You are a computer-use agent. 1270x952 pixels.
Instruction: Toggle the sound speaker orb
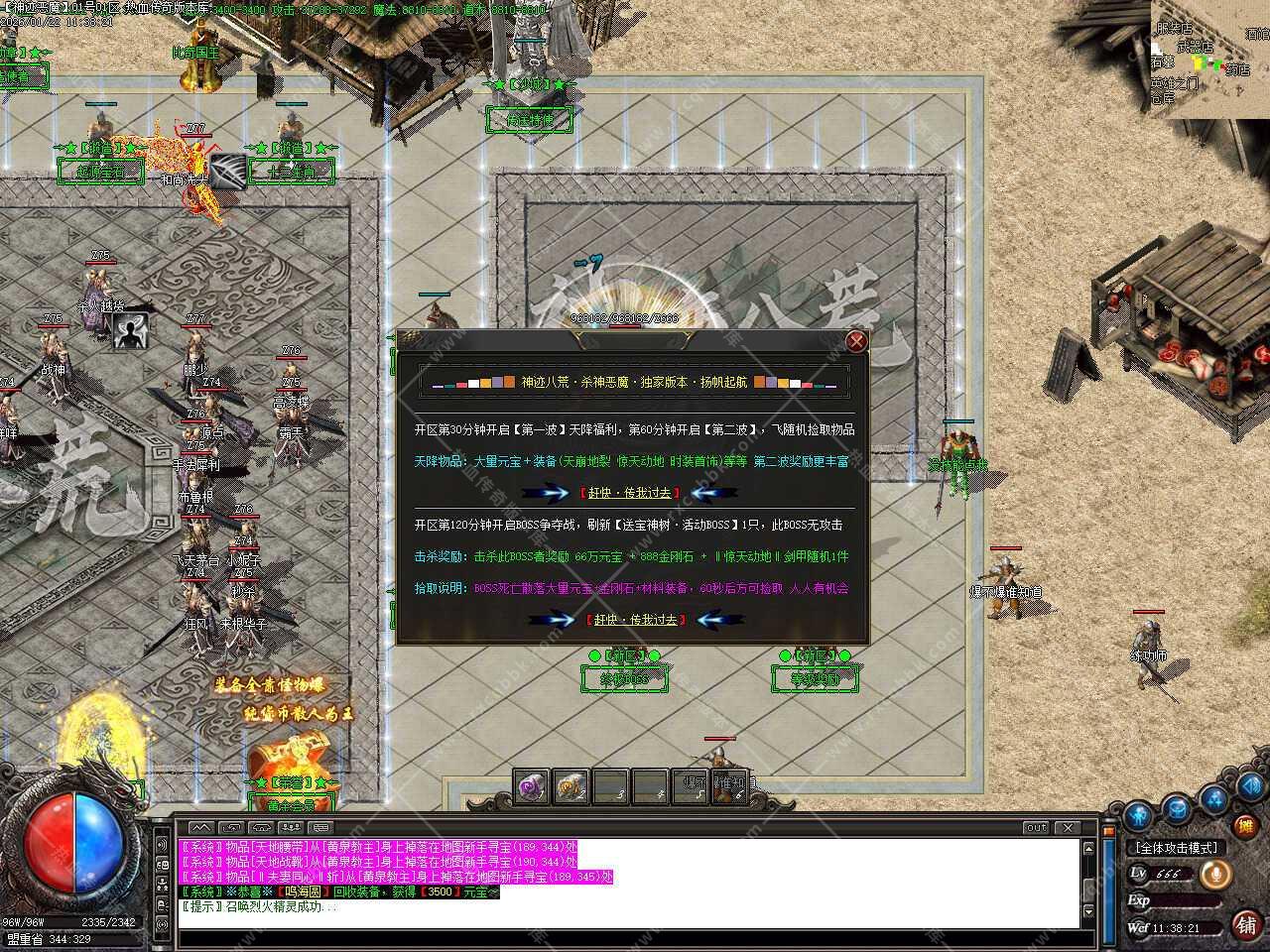(1248, 786)
